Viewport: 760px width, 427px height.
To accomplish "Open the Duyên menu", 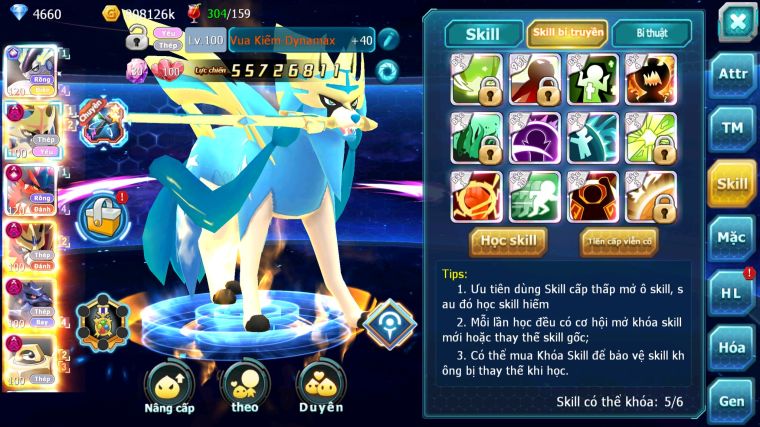I will pyautogui.click(x=321, y=387).
